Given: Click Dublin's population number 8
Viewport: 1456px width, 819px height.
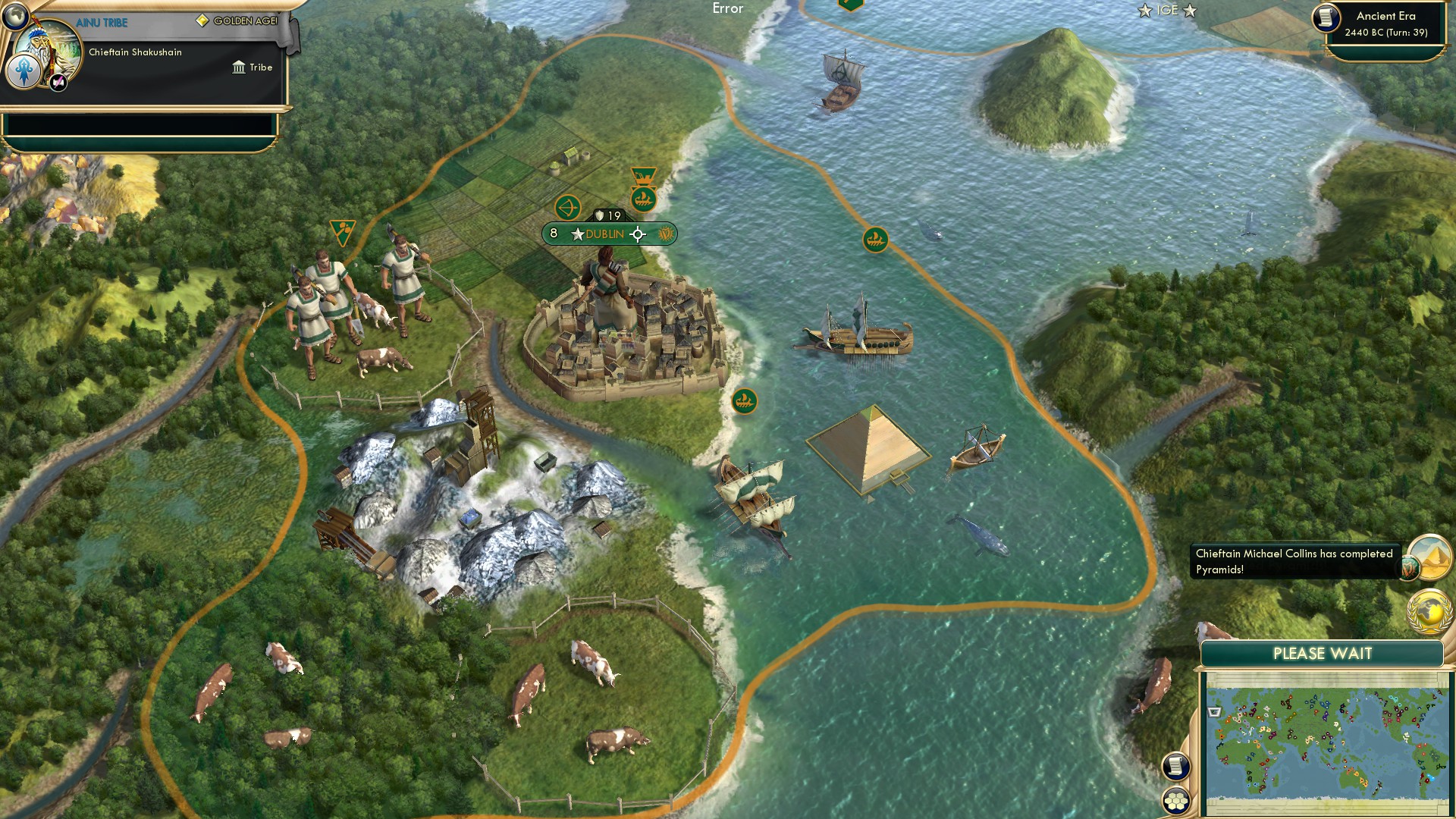Looking at the screenshot, I should tap(554, 234).
